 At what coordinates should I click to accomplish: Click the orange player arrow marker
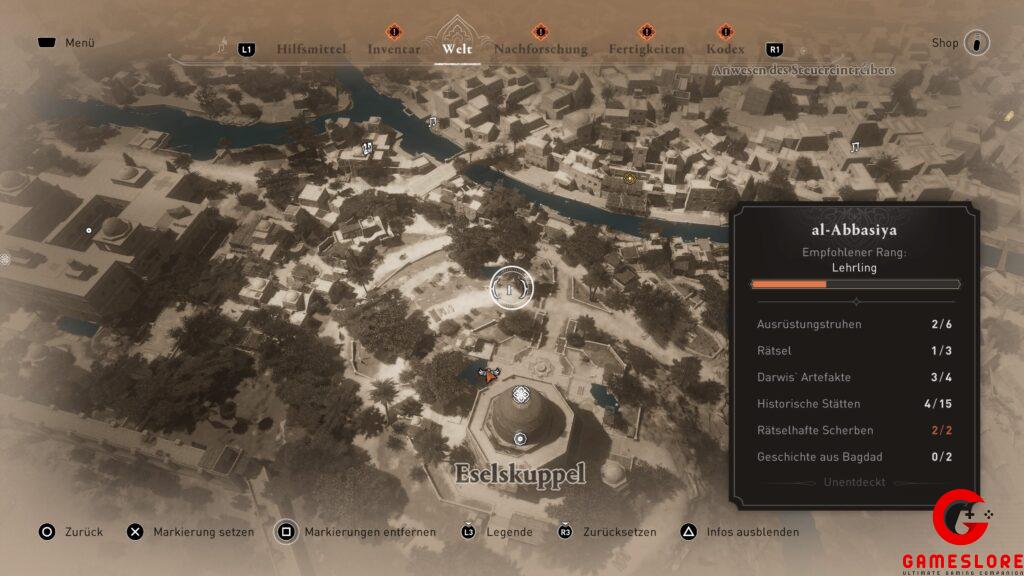pos(490,376)
